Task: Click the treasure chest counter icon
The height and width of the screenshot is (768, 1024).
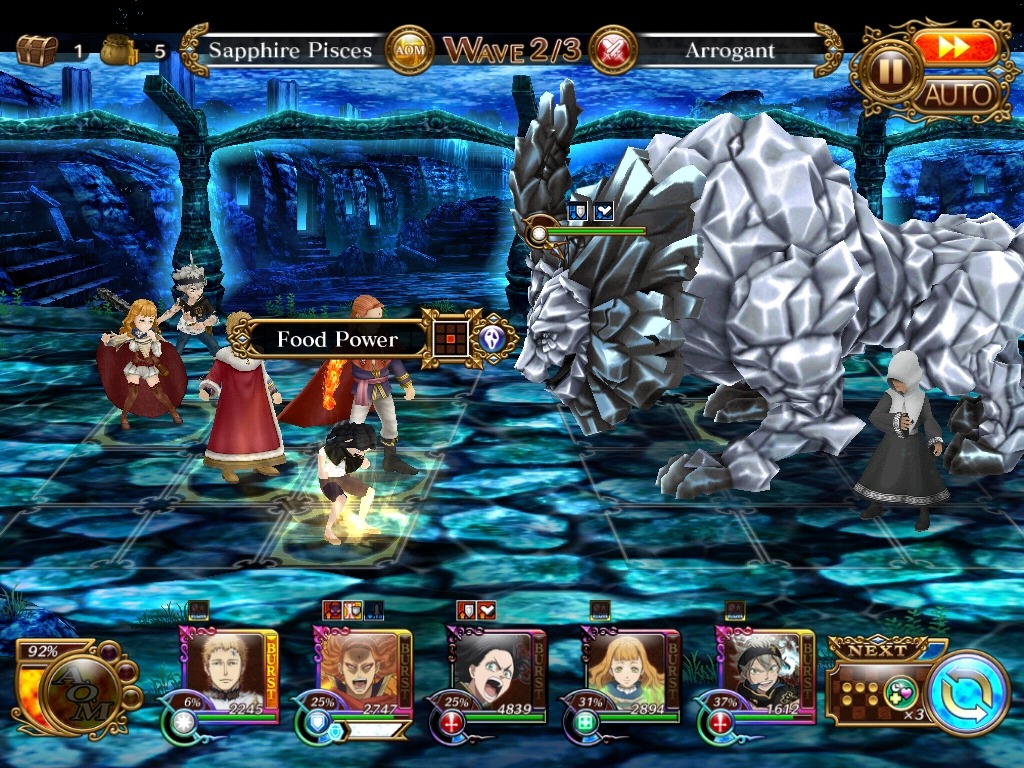Action: pyautogui.click(x=36, y=50)
